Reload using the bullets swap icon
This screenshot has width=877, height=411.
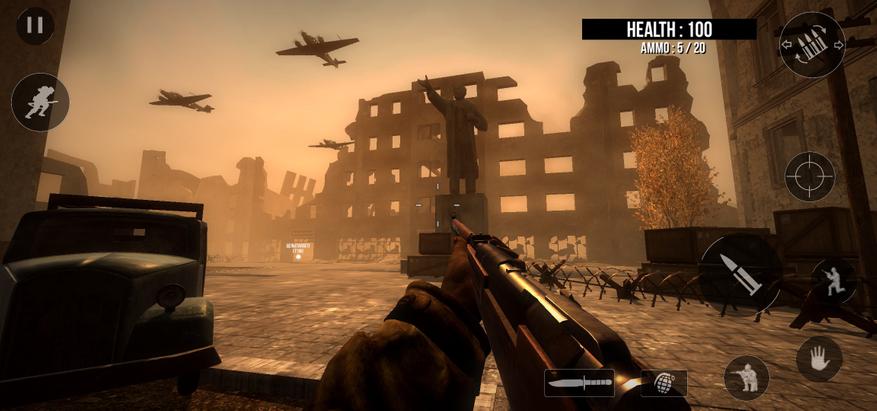point(811,45)
